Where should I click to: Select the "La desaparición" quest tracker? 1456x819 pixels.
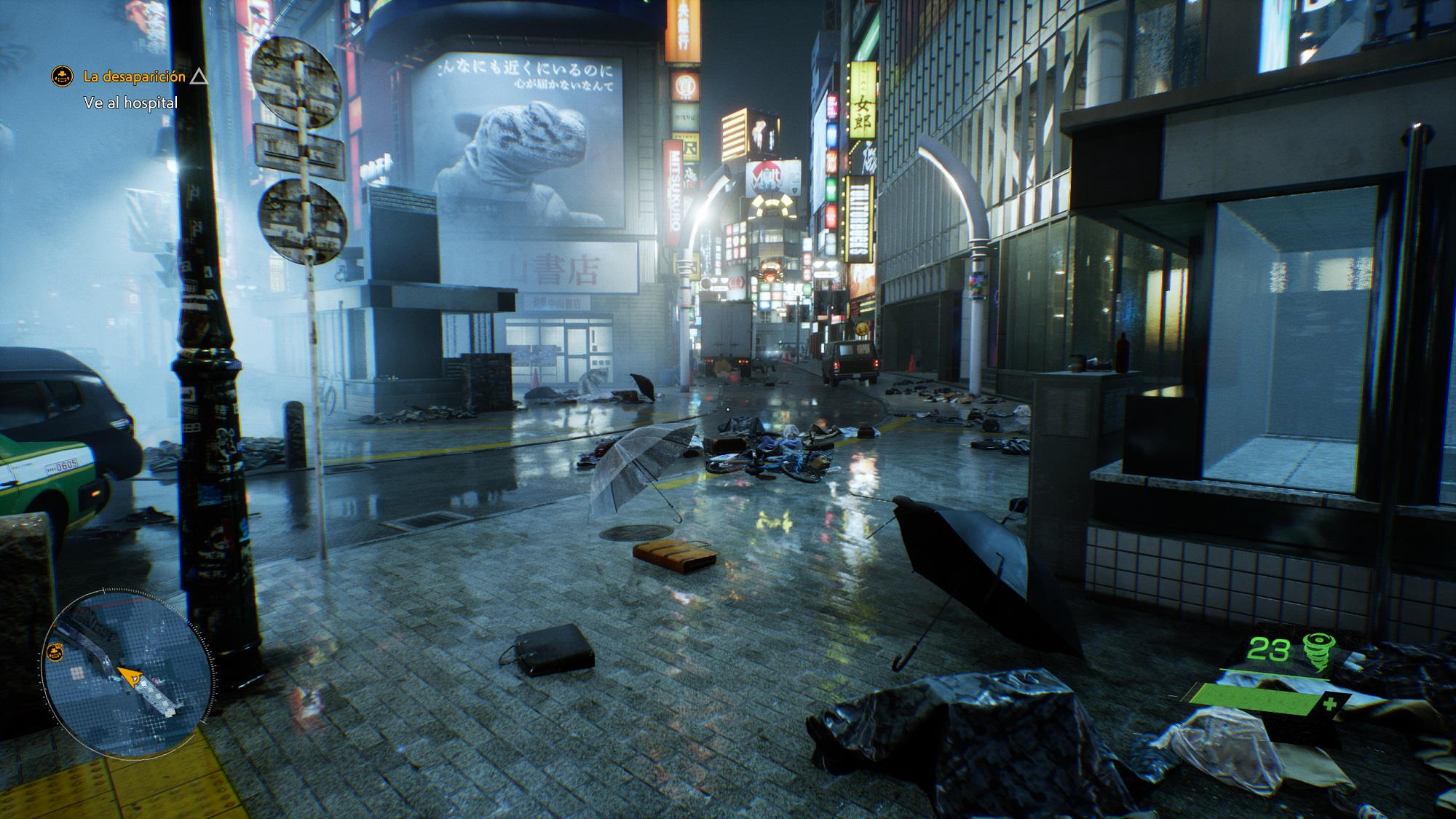point(134,76)
